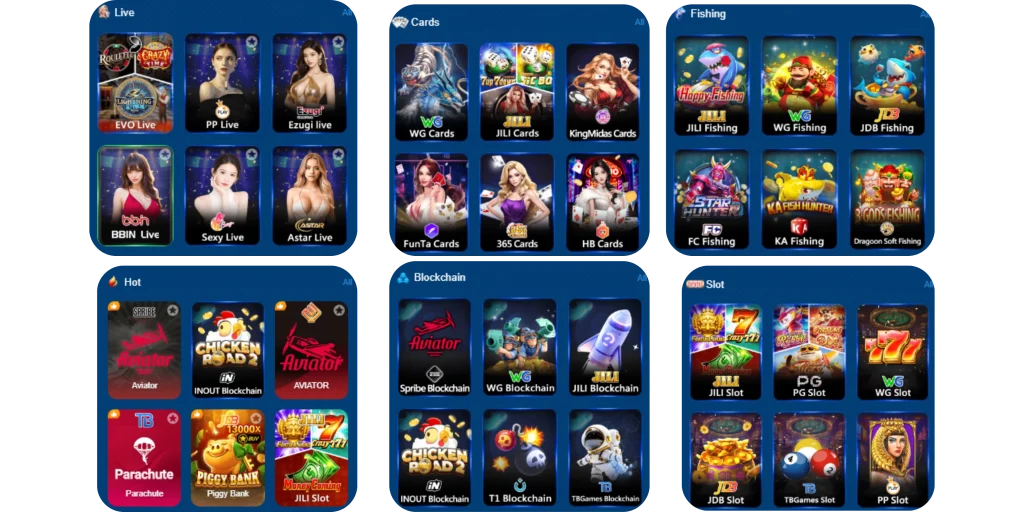
Task: Open KA Fishing game tile
Action: [x=799, y=200]
